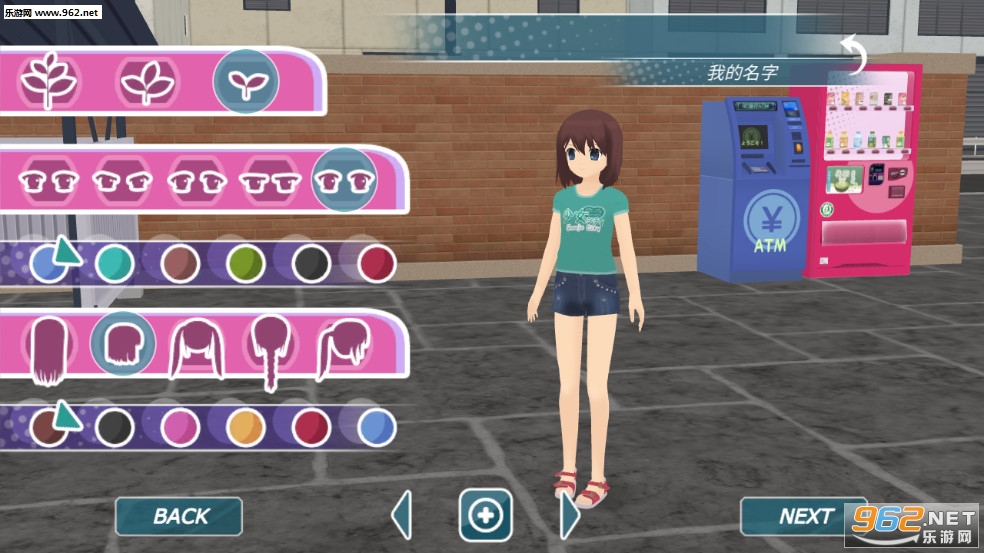984x553 pixels.
Task: Pick the teal shirt color swatch
Action: click(115, 263)
